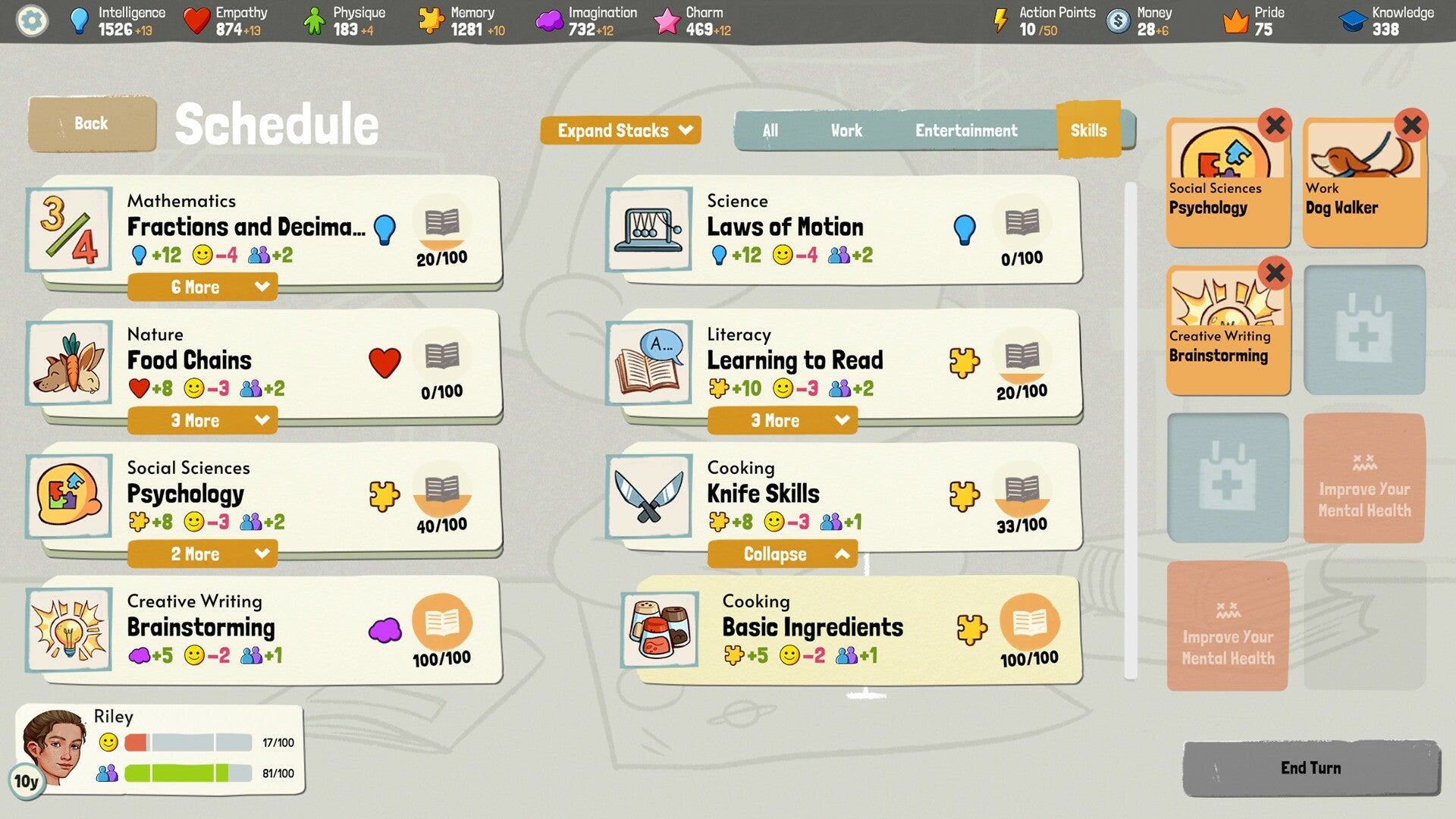Collapse the Knife Skills stack
The height and width of the screenshot is (819, 1456).
(x=782, y=554)
